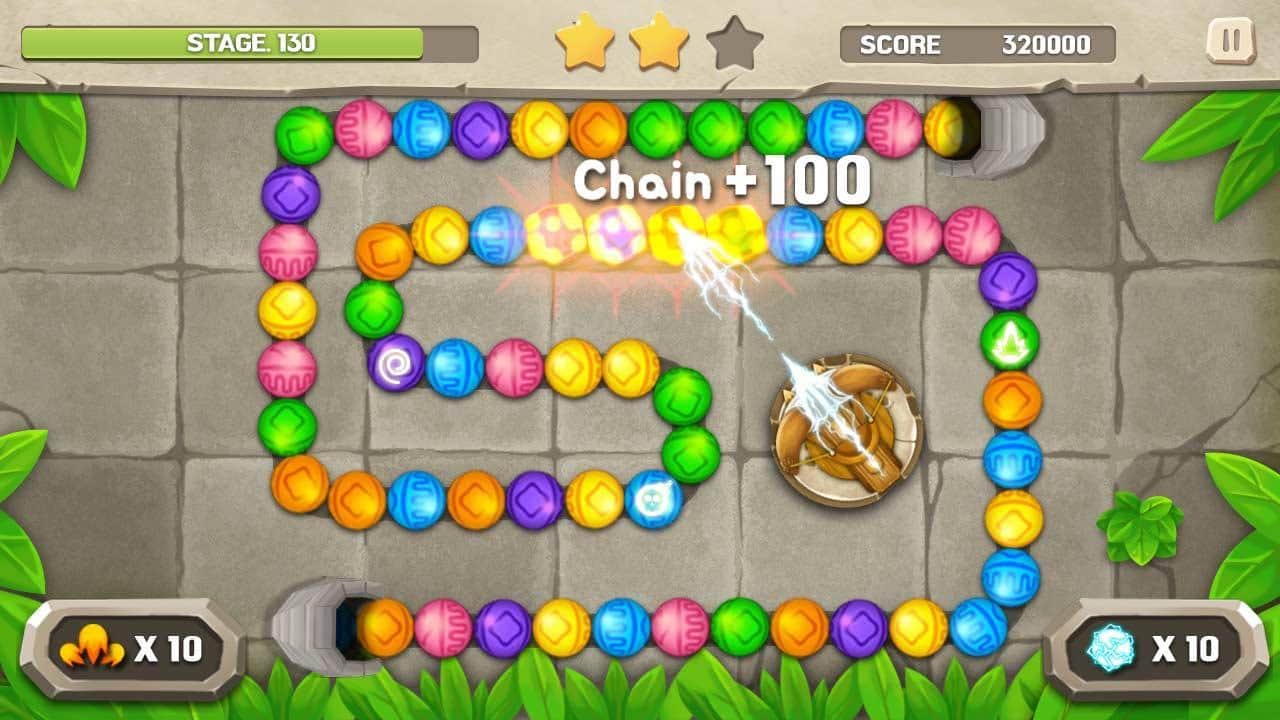Viewport: 1280px width, 720px height.
Task: Pause the game with the top-right button
Action: tap(1230, 42)
